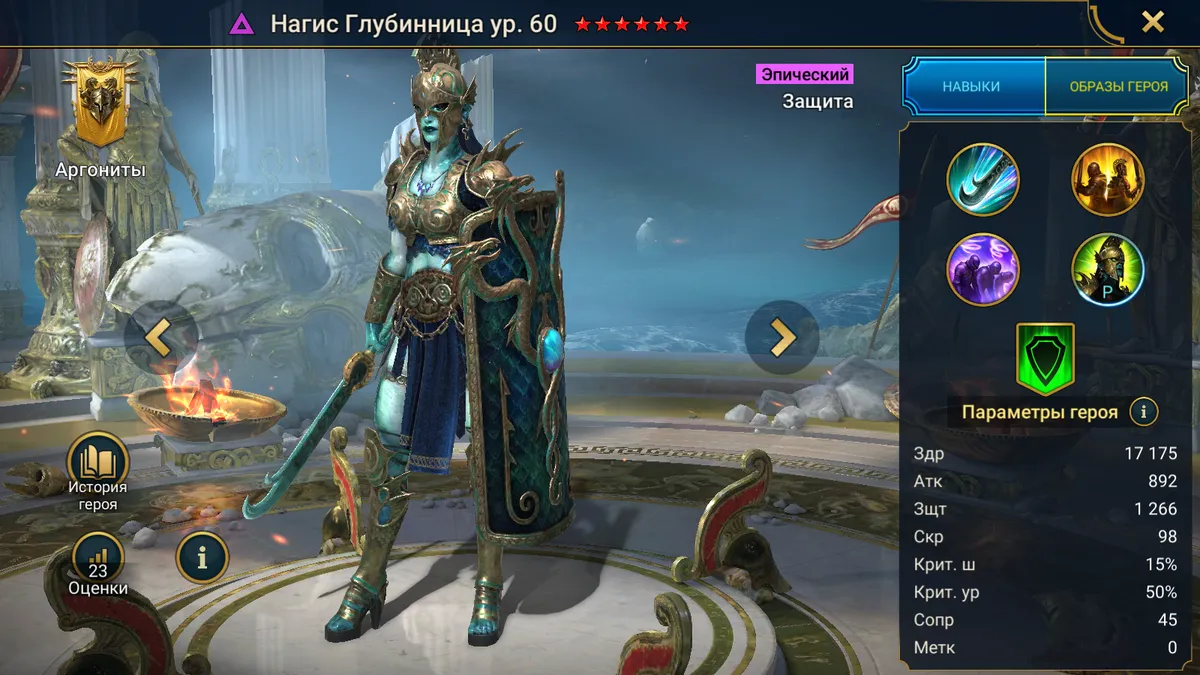
Task: Select the passive helmet skill icon
Action: [1108, 269]
